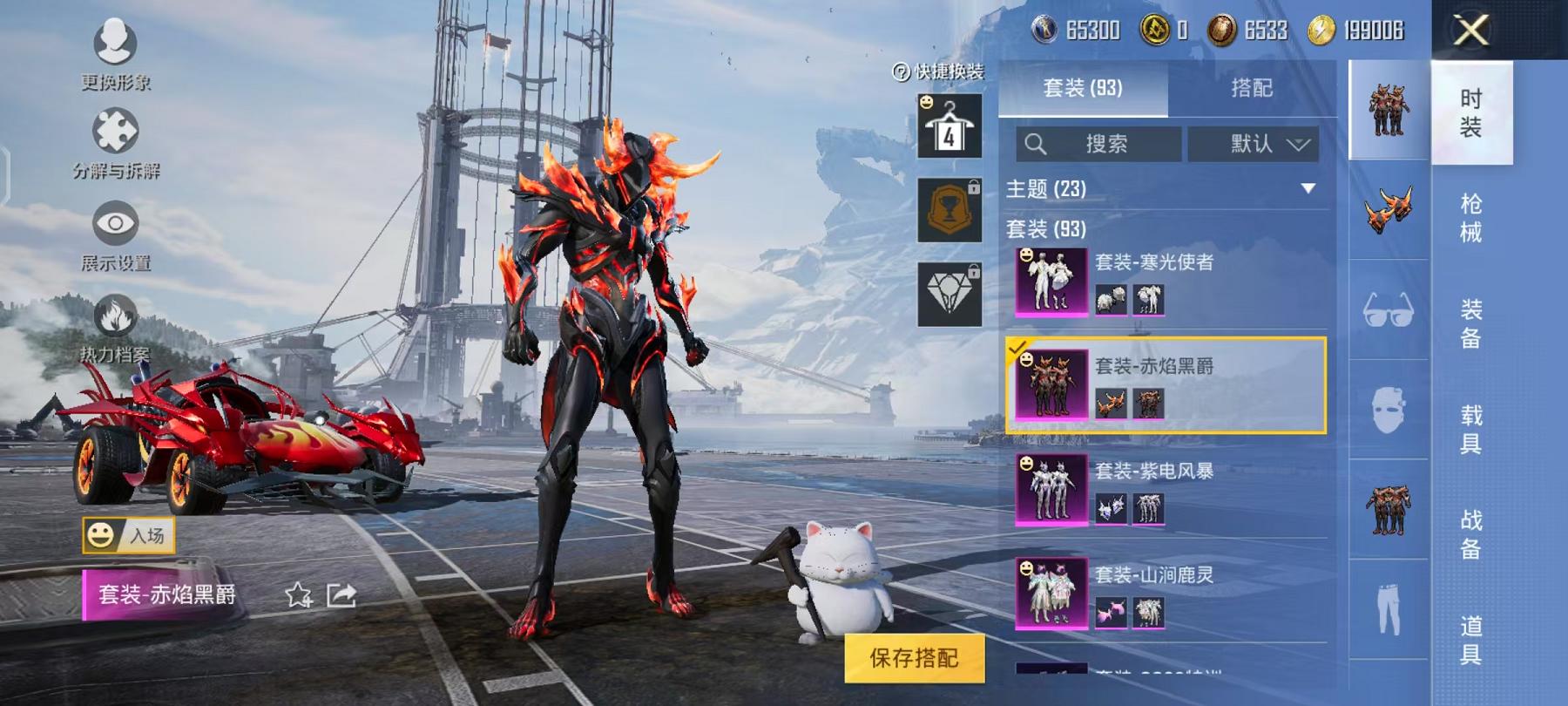Close the wardrobe with the X button

click(1471, 31)
